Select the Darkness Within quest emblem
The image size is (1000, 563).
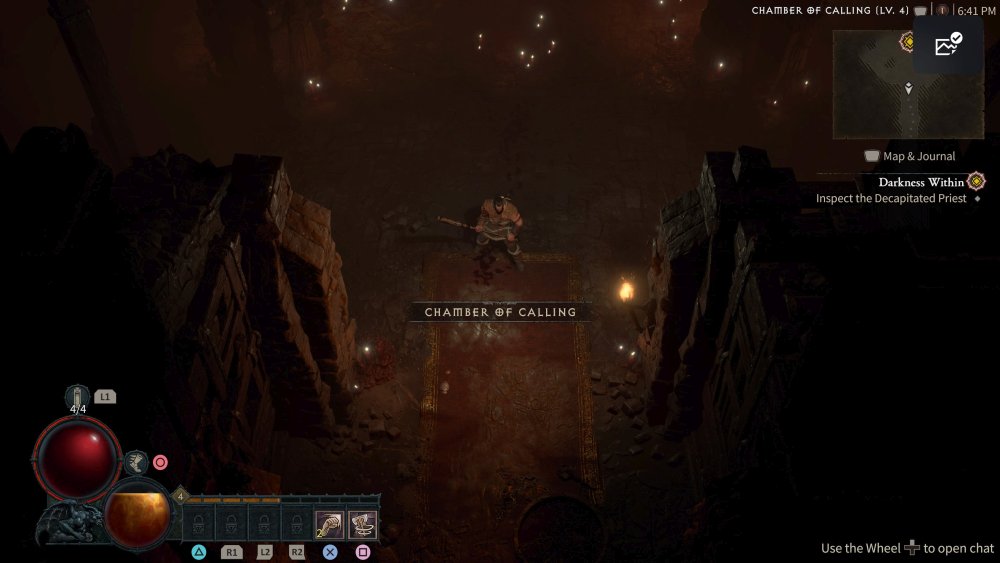[x=976, y=181]
